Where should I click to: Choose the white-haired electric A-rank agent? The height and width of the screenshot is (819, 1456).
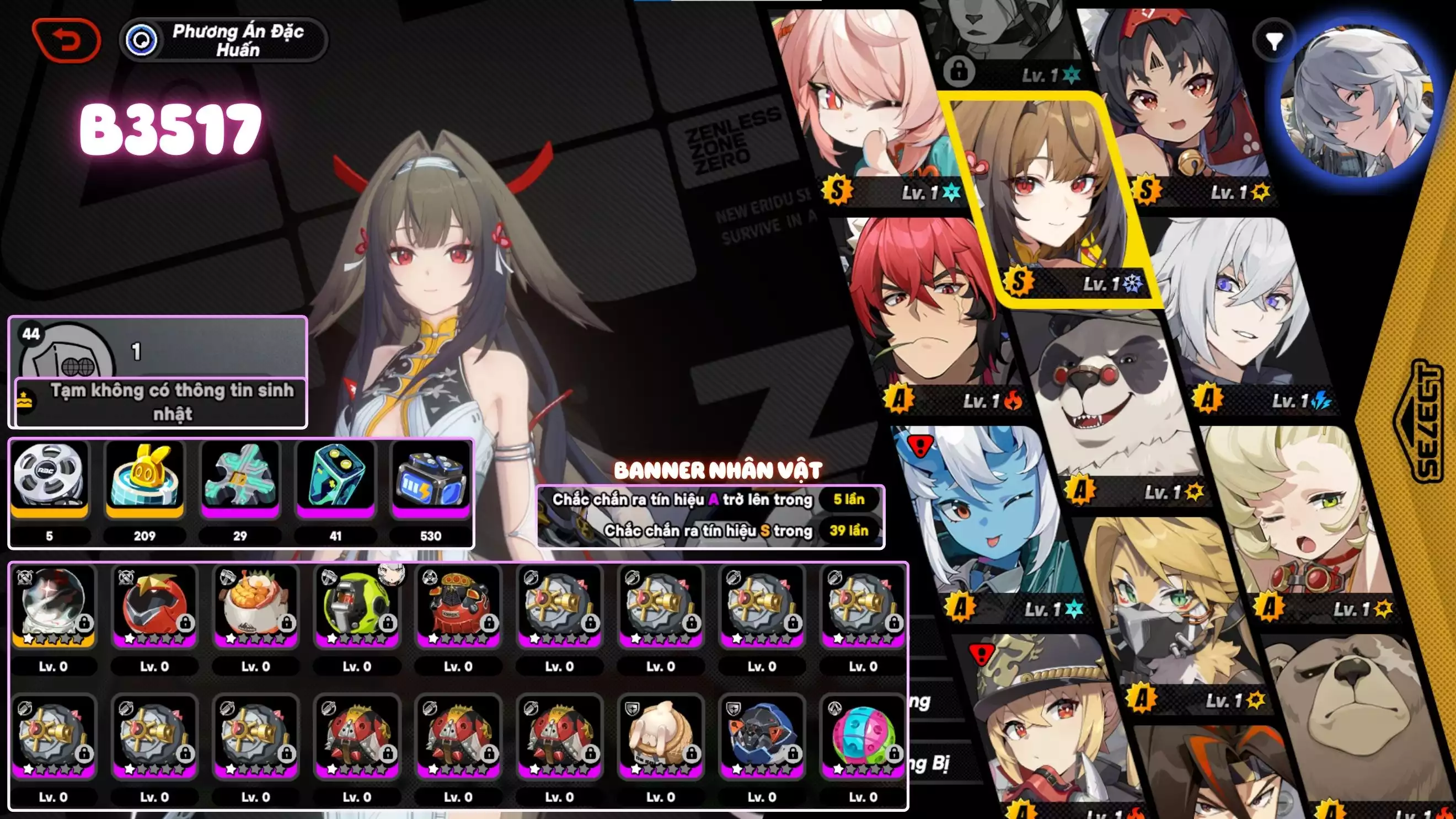(1238, 311)
